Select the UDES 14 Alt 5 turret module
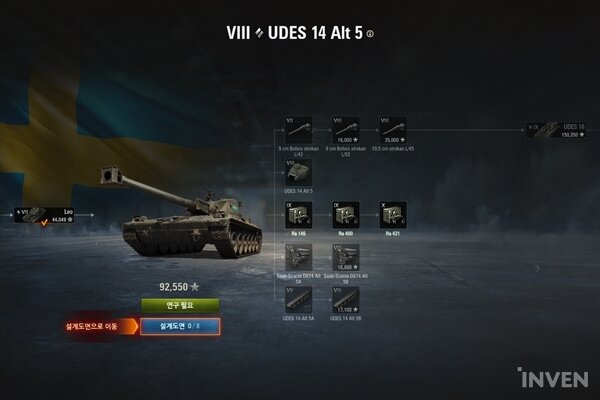The width and height of the screenshot is (600, 400). [x=298, y=171]
